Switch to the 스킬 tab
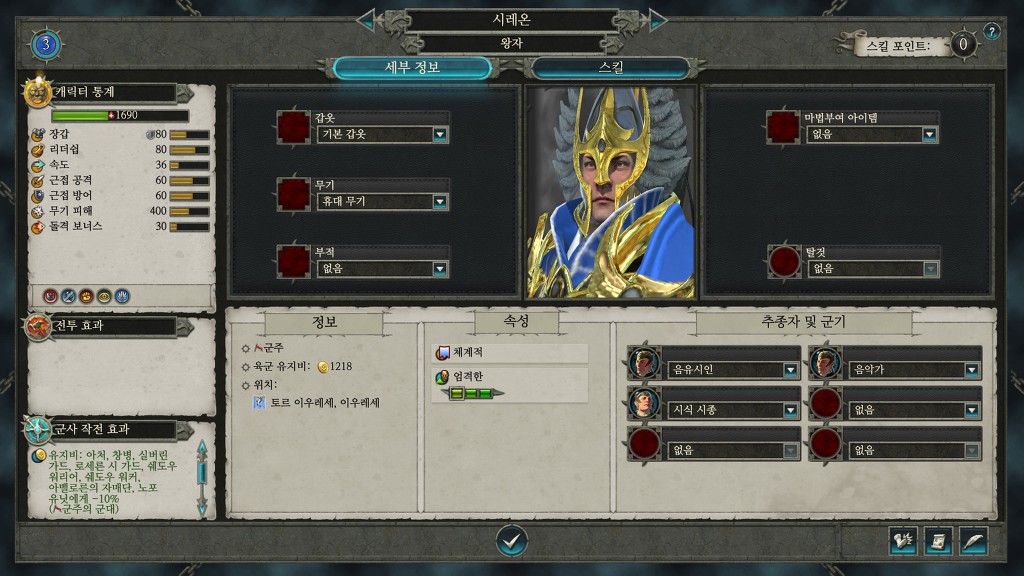The width and height of the screenshot is (1024, 576). 610,68
